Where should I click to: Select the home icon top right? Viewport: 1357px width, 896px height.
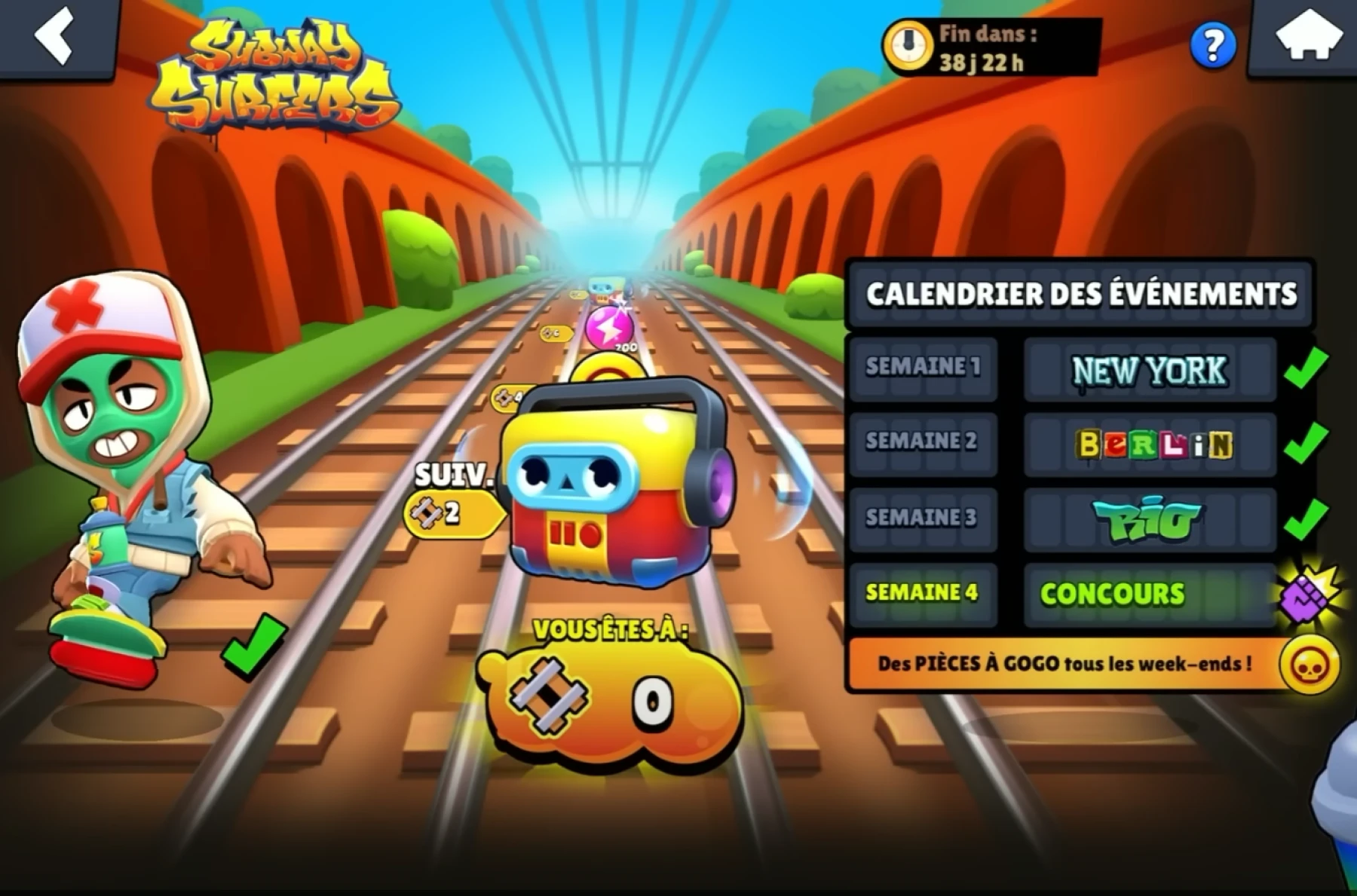click(1312, 36)
